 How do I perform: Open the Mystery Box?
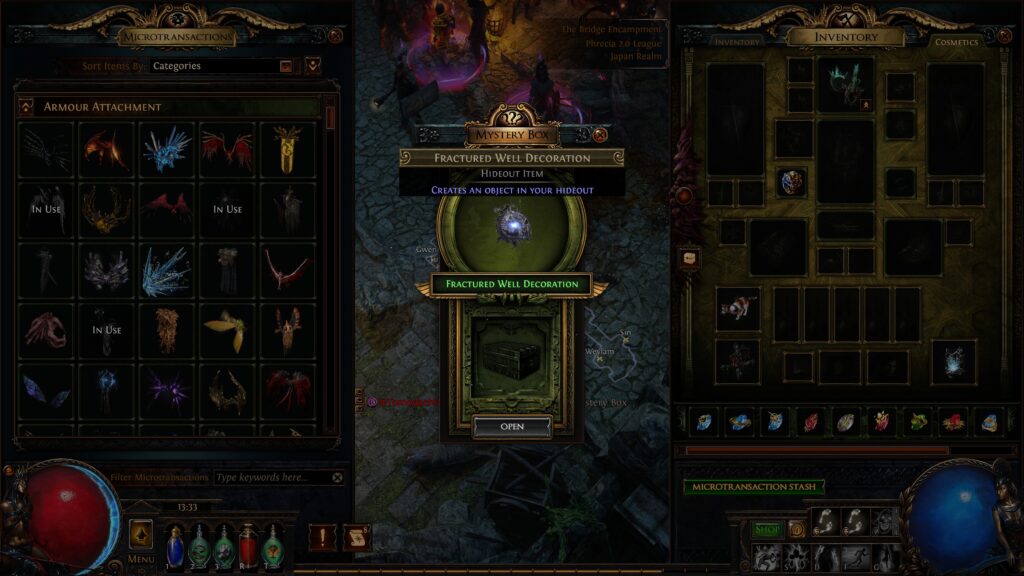tap(512, 427)
